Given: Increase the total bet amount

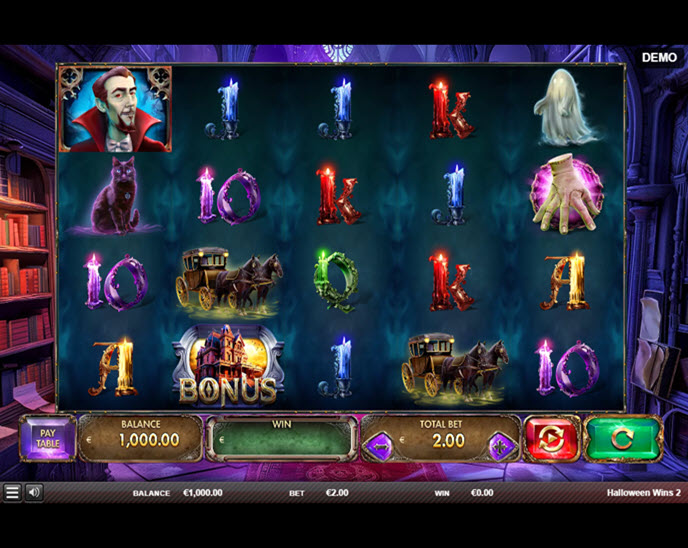Looking at the screenshot, I should (503, 446).
